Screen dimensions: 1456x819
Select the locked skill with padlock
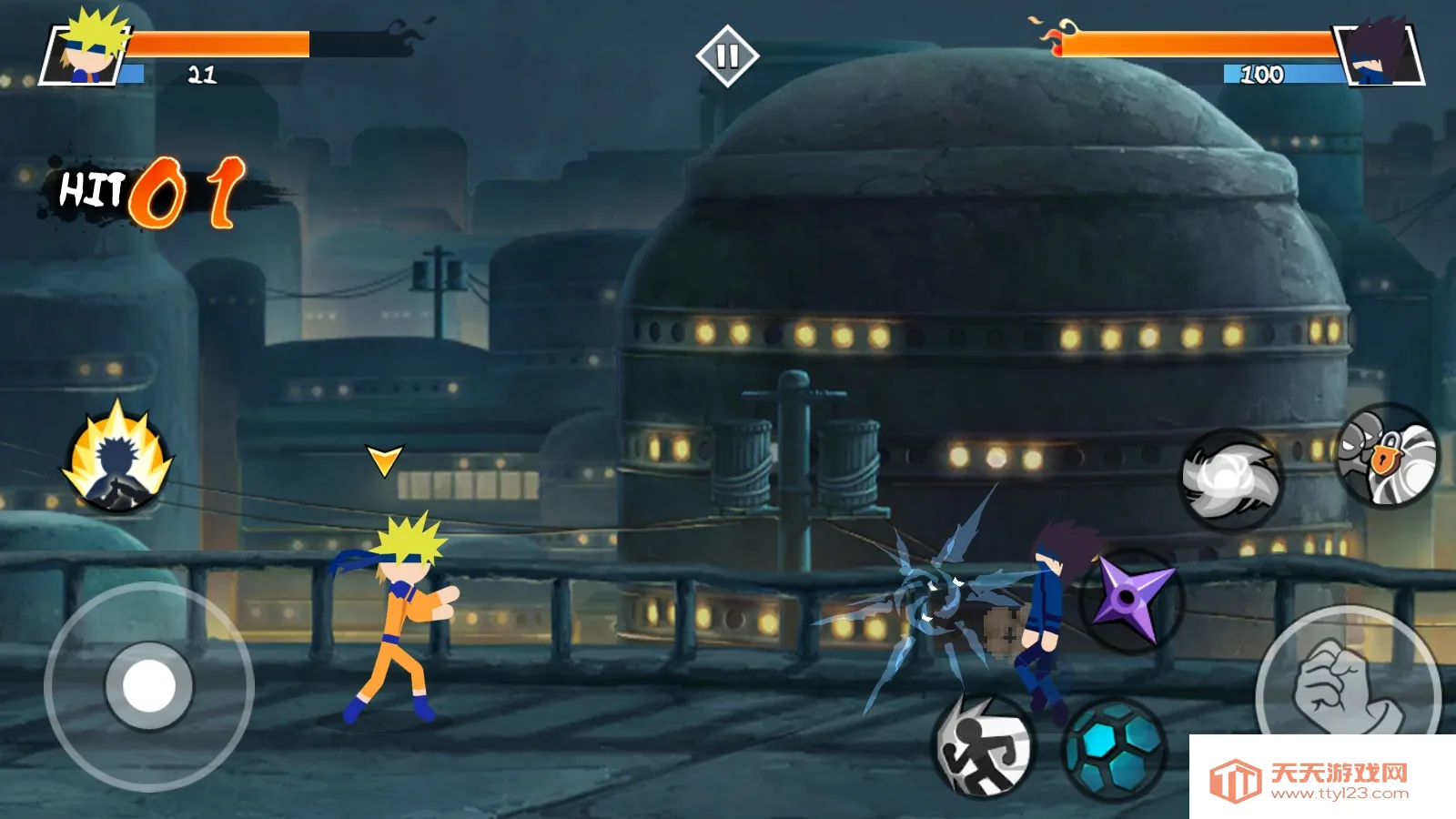[x=1387, y=455]
